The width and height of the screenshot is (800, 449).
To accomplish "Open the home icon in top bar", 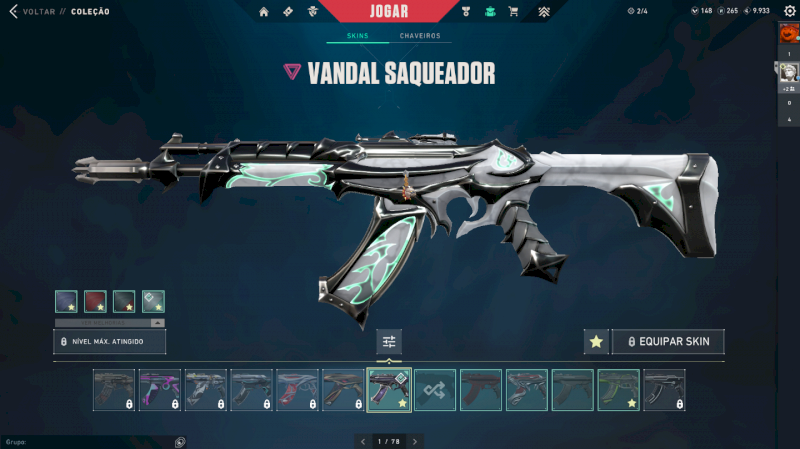I will [x=264, y=12].
